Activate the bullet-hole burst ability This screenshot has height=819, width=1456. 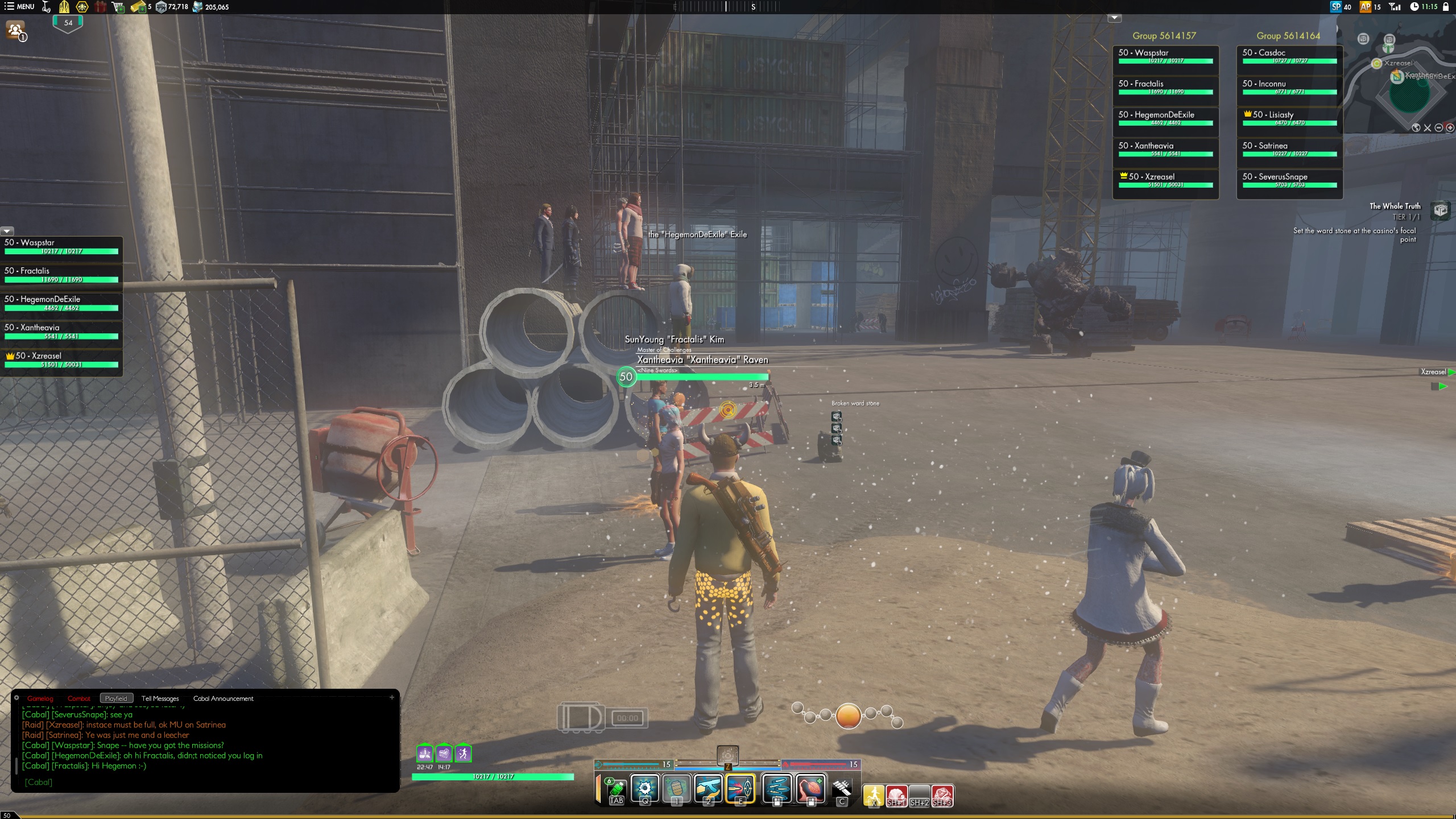645,789
